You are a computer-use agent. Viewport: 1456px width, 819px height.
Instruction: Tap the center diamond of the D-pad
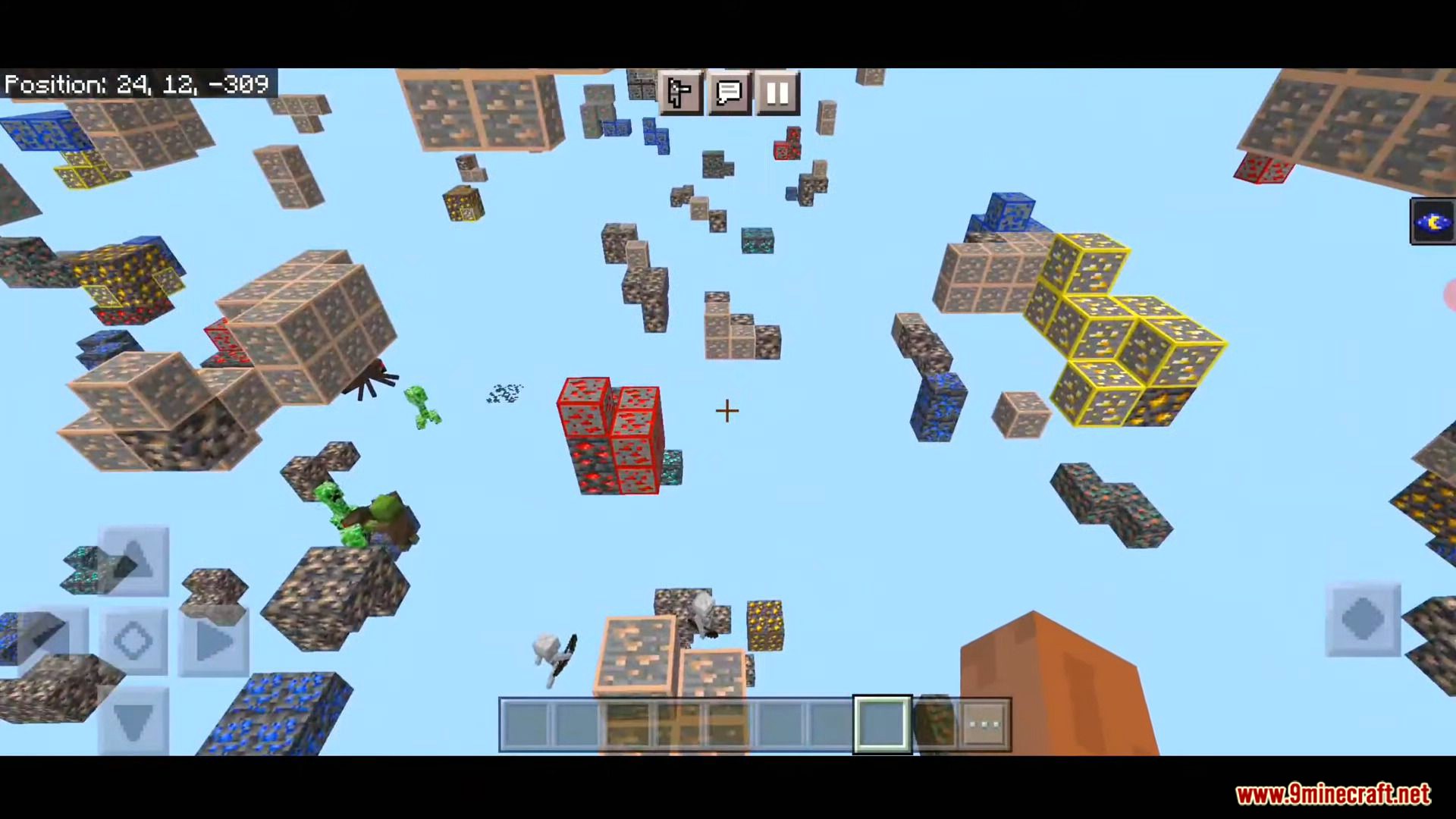pyautogui.click(x=133, y=641)
